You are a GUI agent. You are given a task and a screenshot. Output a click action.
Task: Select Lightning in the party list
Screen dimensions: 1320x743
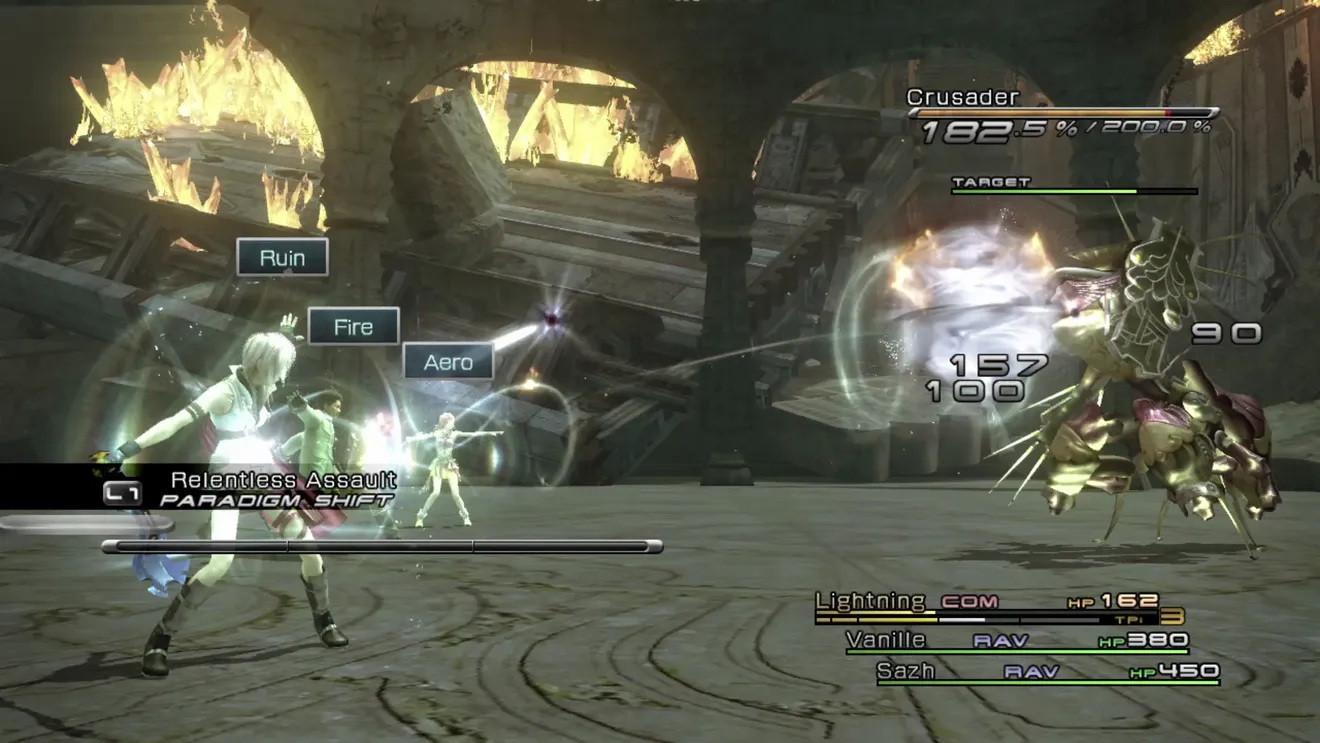(871, 601)
